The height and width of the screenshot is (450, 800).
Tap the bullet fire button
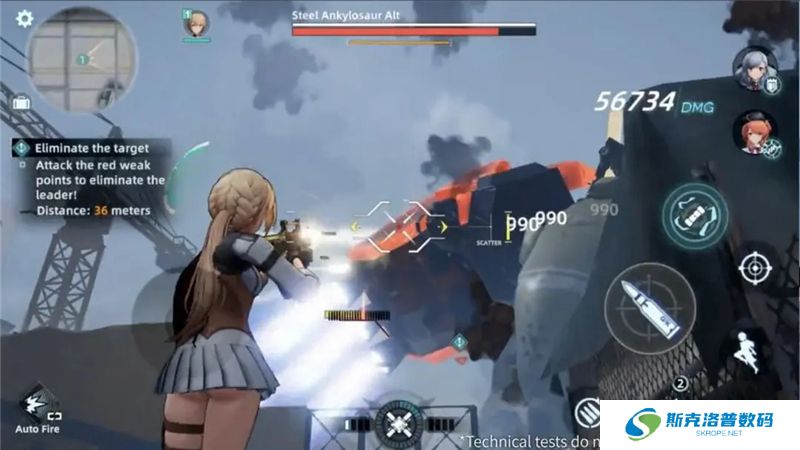click(x=650, y=307)
